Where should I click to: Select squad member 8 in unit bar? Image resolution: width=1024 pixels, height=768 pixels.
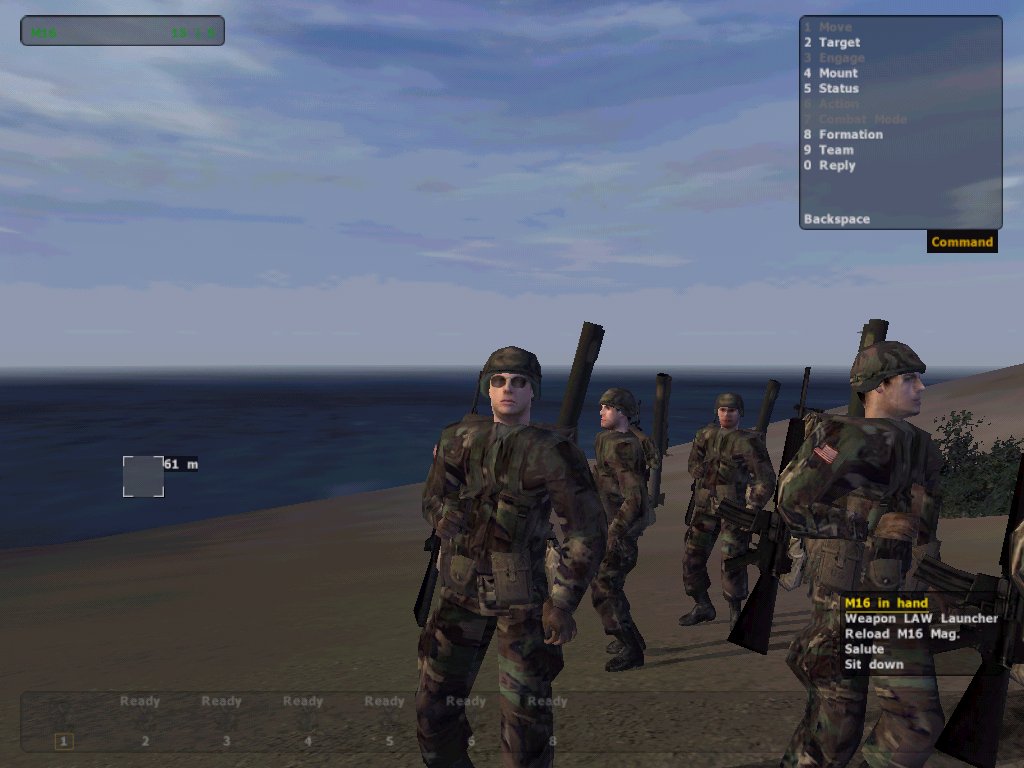[x=552, y=741]
